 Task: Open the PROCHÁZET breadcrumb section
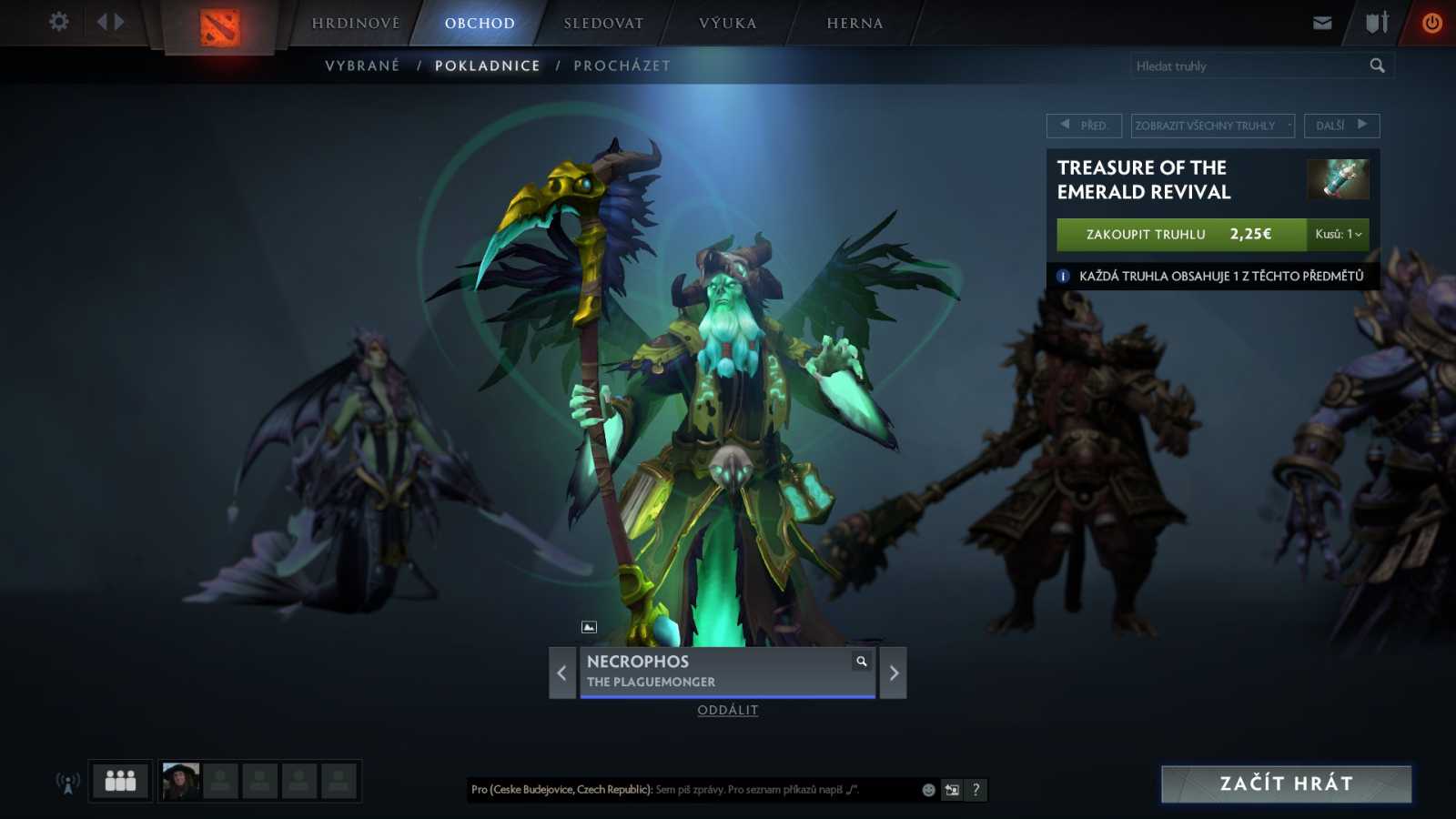(x=622, y=65)
